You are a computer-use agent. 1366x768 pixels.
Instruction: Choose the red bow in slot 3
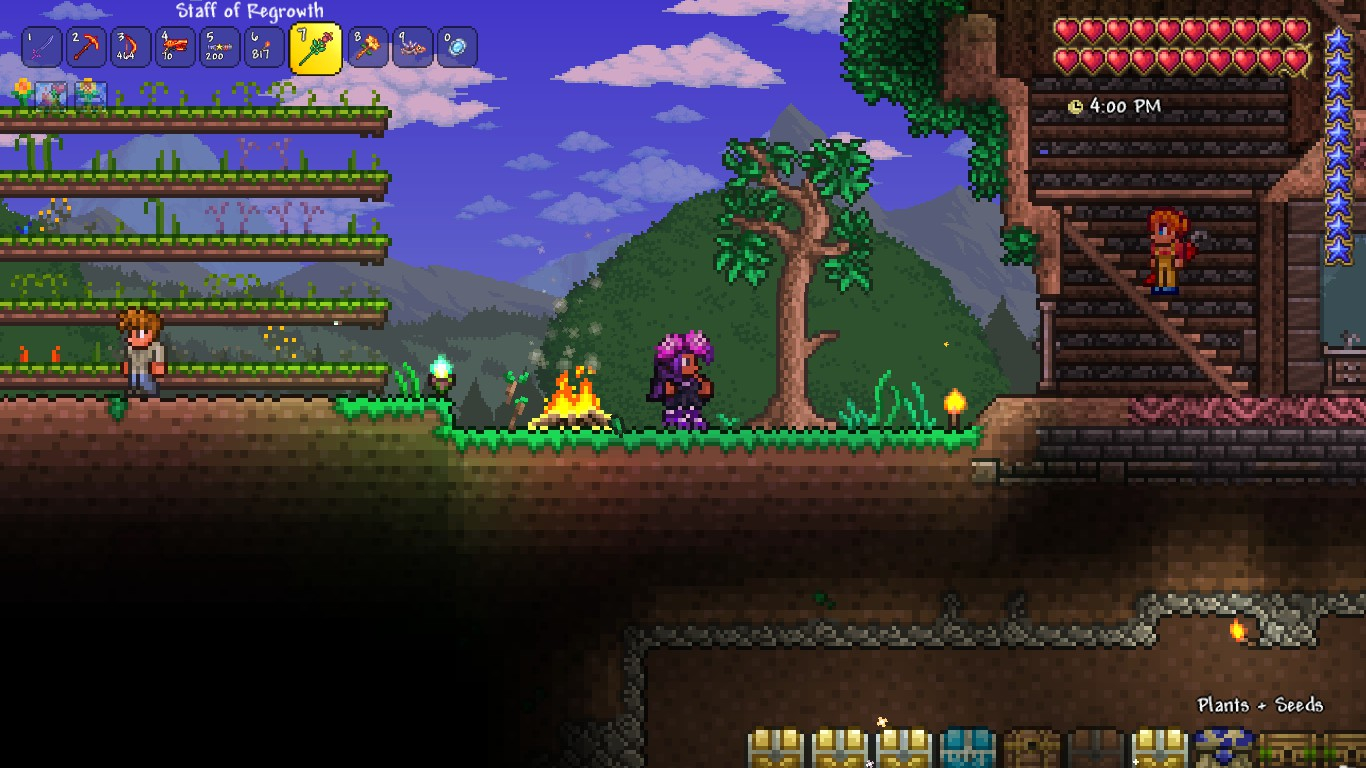point(130,47)
